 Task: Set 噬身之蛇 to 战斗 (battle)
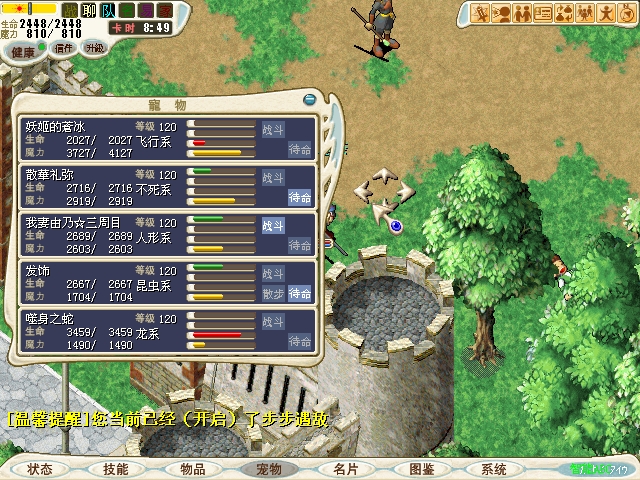pyautogui.click(x=273, y=321)
